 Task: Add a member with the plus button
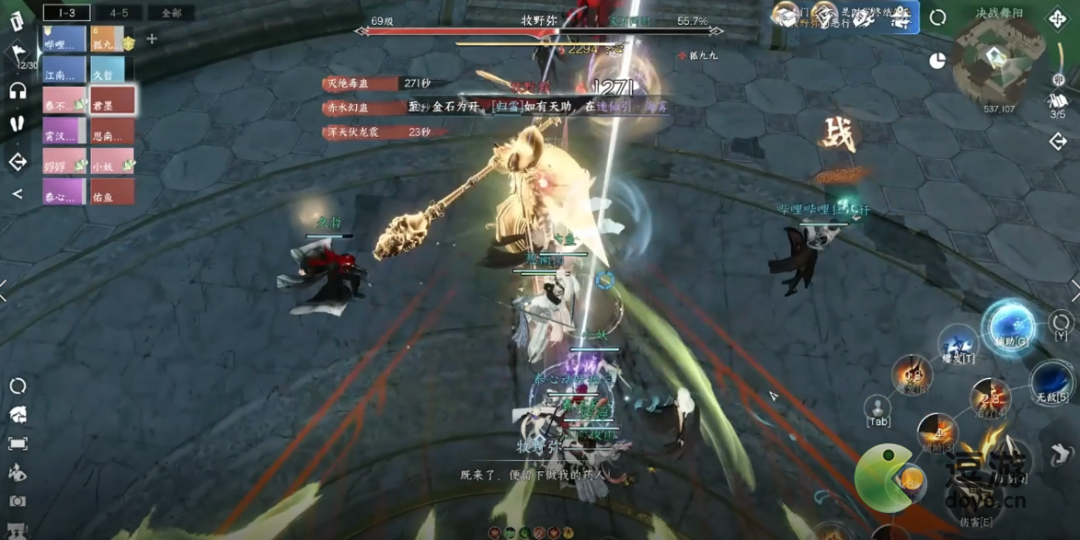152,39
